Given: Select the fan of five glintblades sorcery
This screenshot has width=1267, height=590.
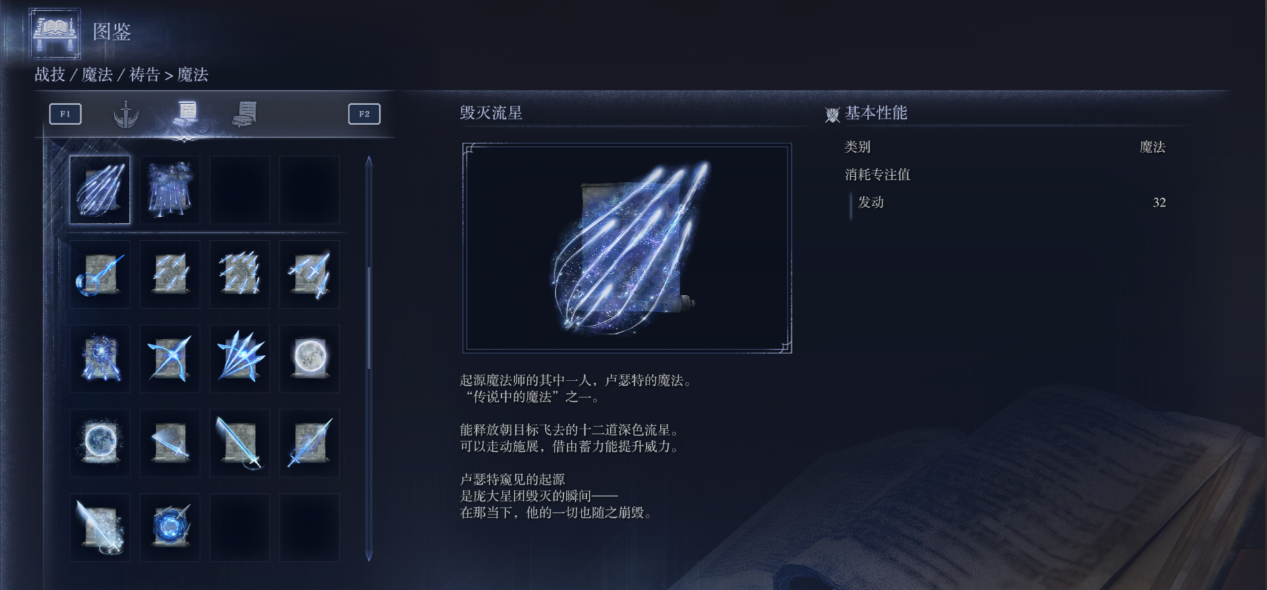Looking at the screenshot, I should pyautogui.click(x=239, y=358).
